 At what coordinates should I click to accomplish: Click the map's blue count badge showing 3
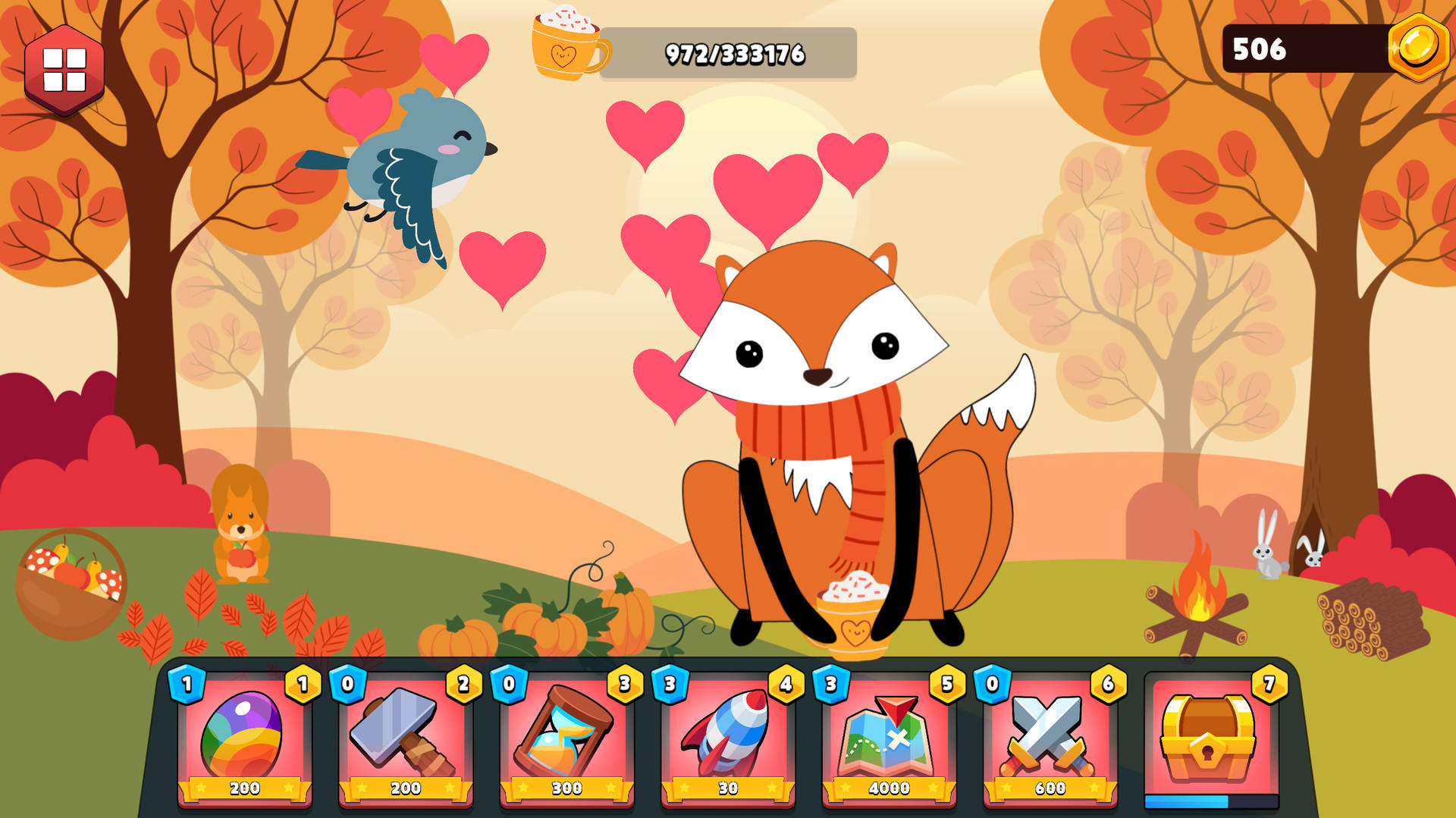tap(830, 684)
